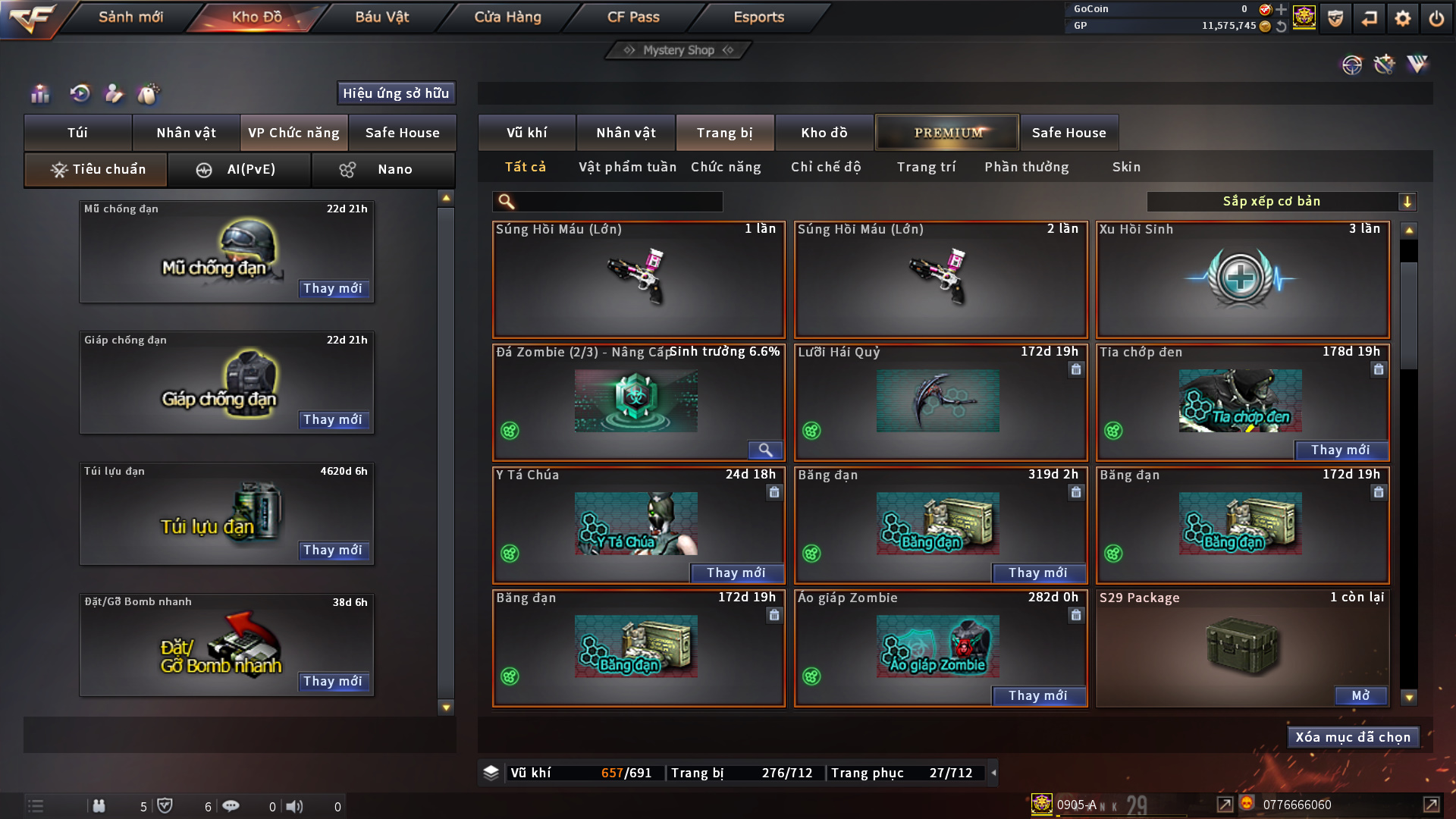The image size is (1456, 819).
Task: Open the Esports section
Action: click(758, 17)
